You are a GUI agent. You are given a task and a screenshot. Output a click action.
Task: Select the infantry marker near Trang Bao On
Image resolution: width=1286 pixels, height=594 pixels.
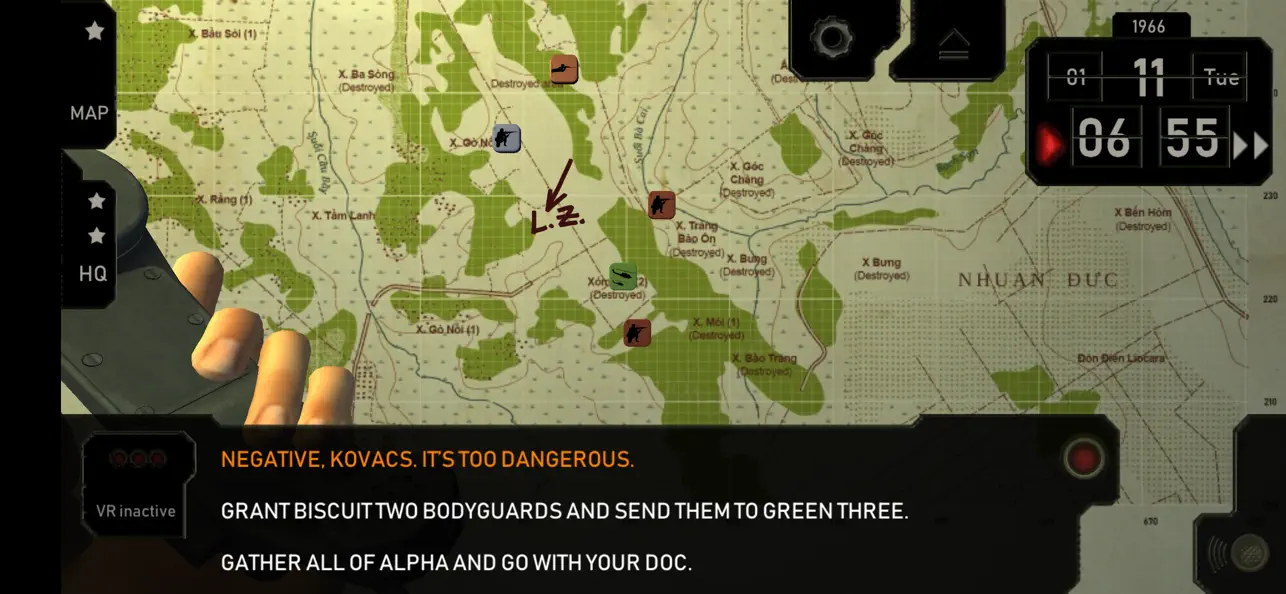click(661, 204)
